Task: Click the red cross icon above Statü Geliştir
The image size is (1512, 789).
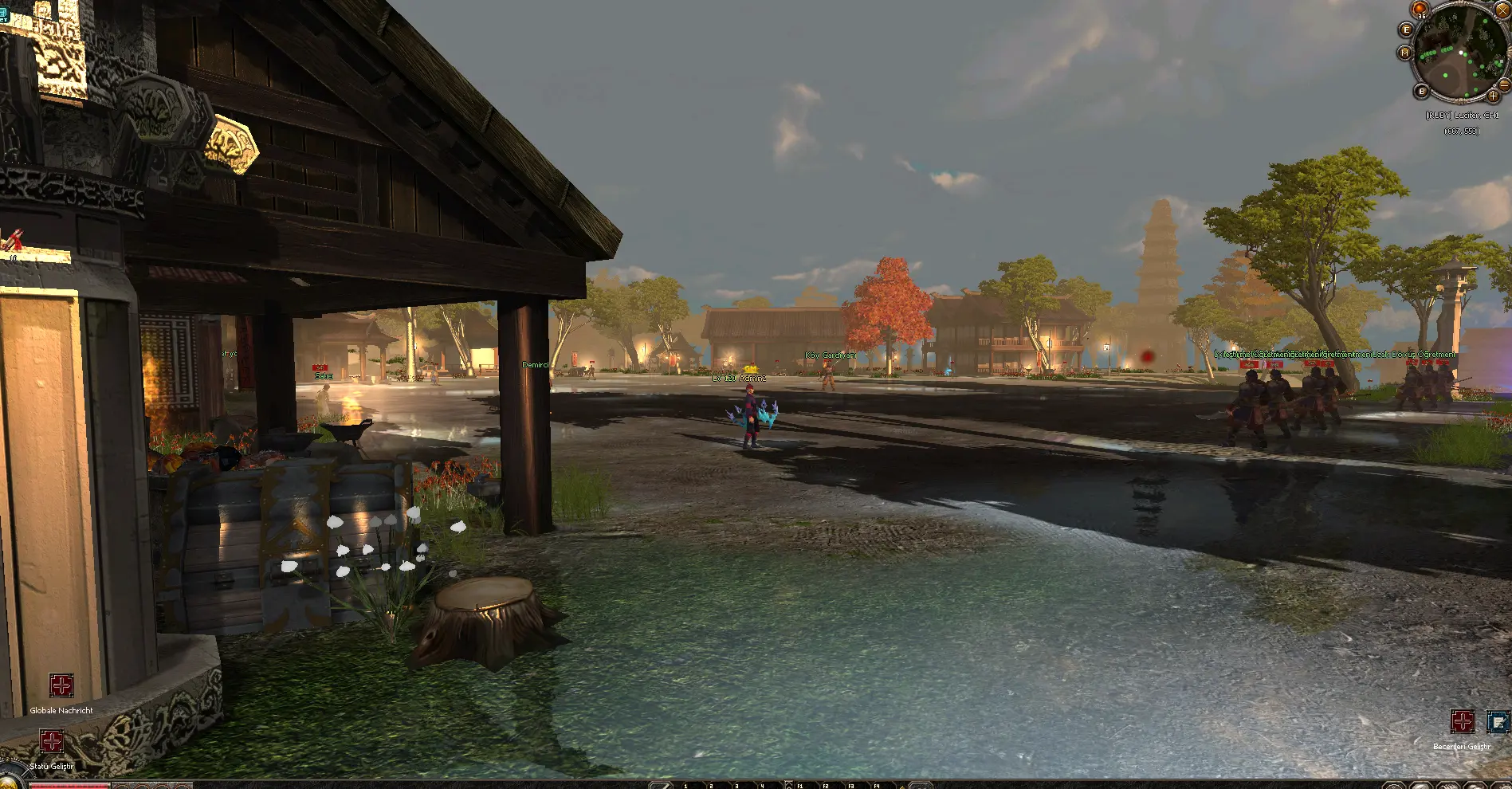Action: [x=53, y=741]
